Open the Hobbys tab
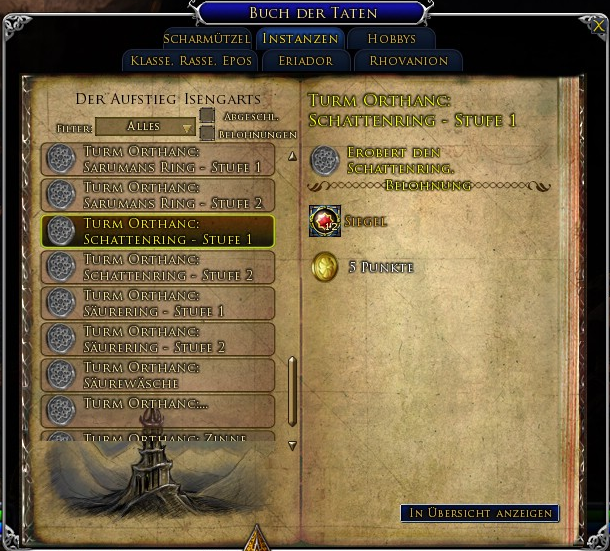The width and height of the screenshot is (610, 551). pyautogui.click(x=391, y=39)
